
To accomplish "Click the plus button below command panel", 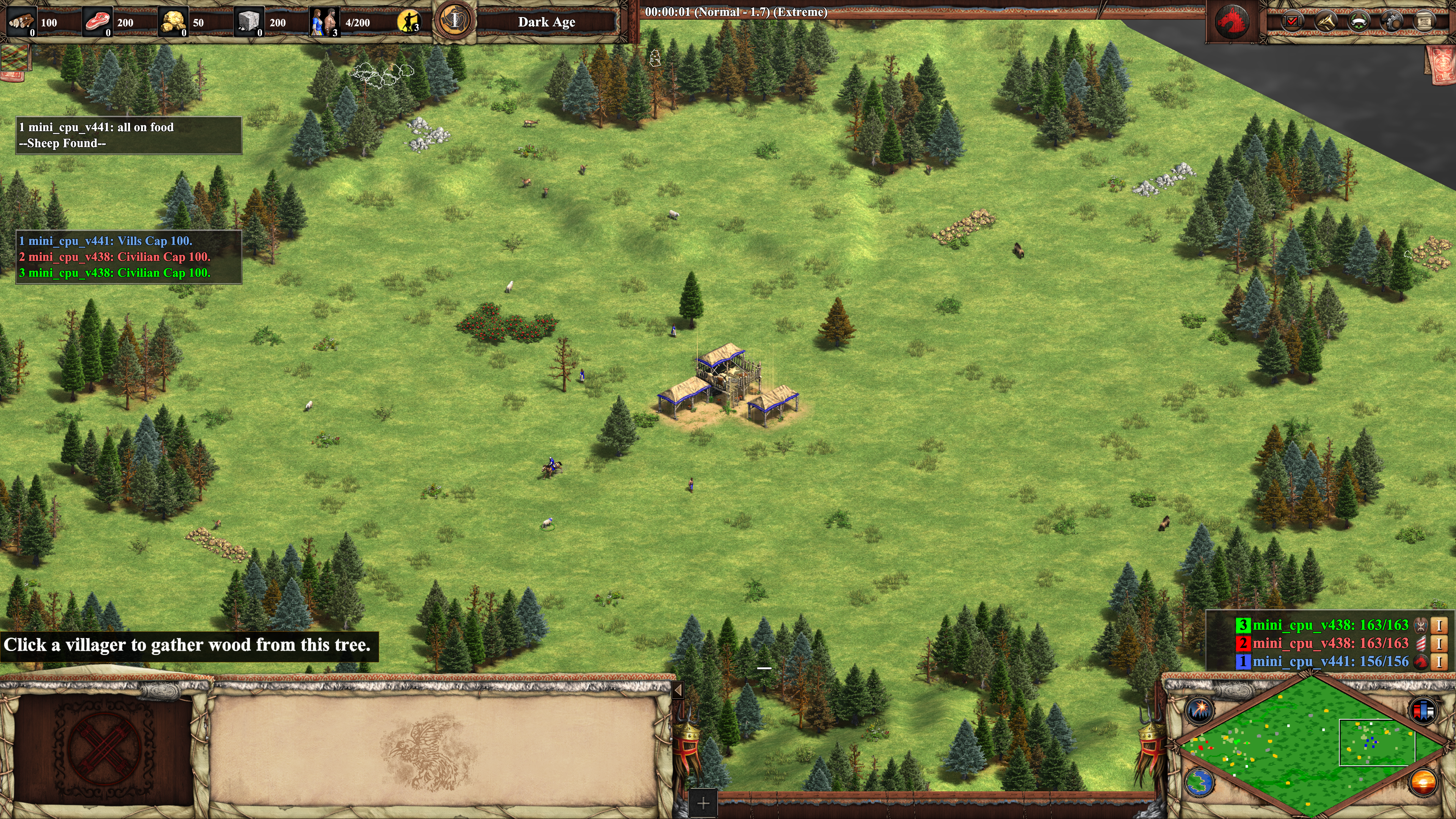I will (703, 803).
